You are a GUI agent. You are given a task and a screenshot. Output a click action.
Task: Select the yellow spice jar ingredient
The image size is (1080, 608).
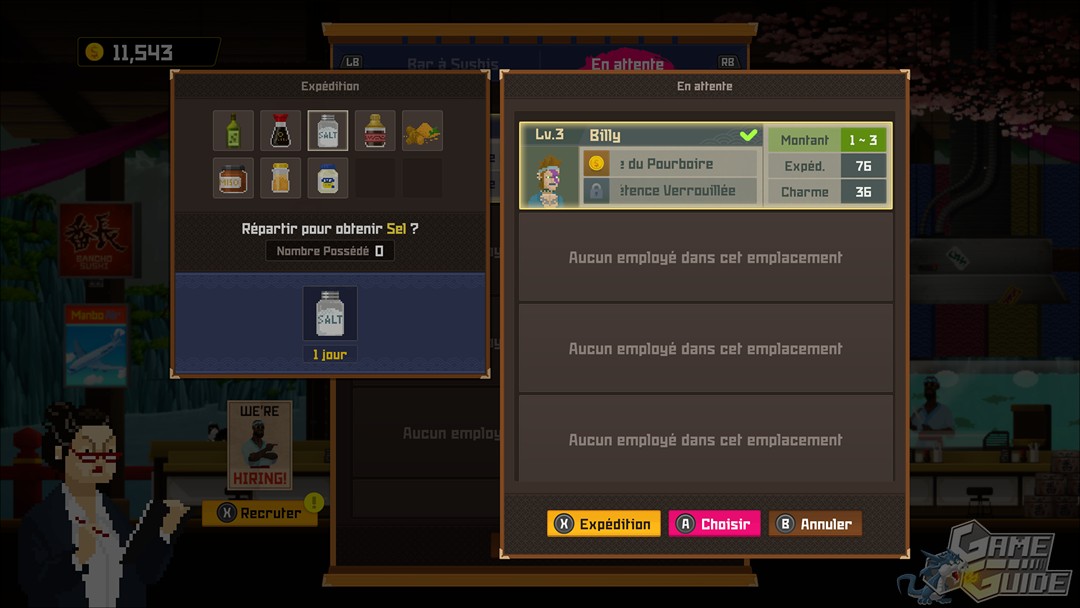coord(281,178)
